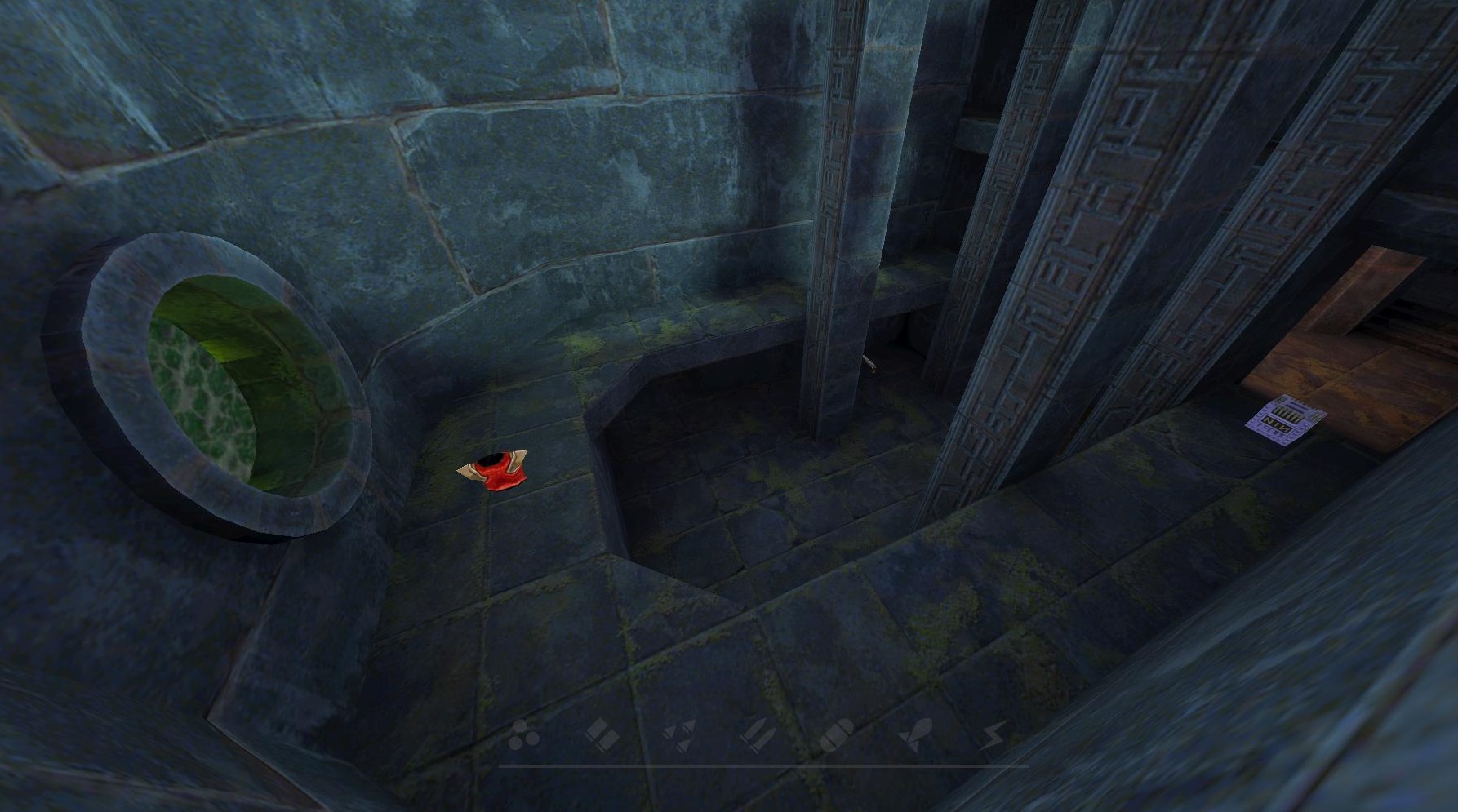The image size is (1458, 812).
Task: Activate the lightning bolt ammo icon
Action: click(x=992, y=736)
